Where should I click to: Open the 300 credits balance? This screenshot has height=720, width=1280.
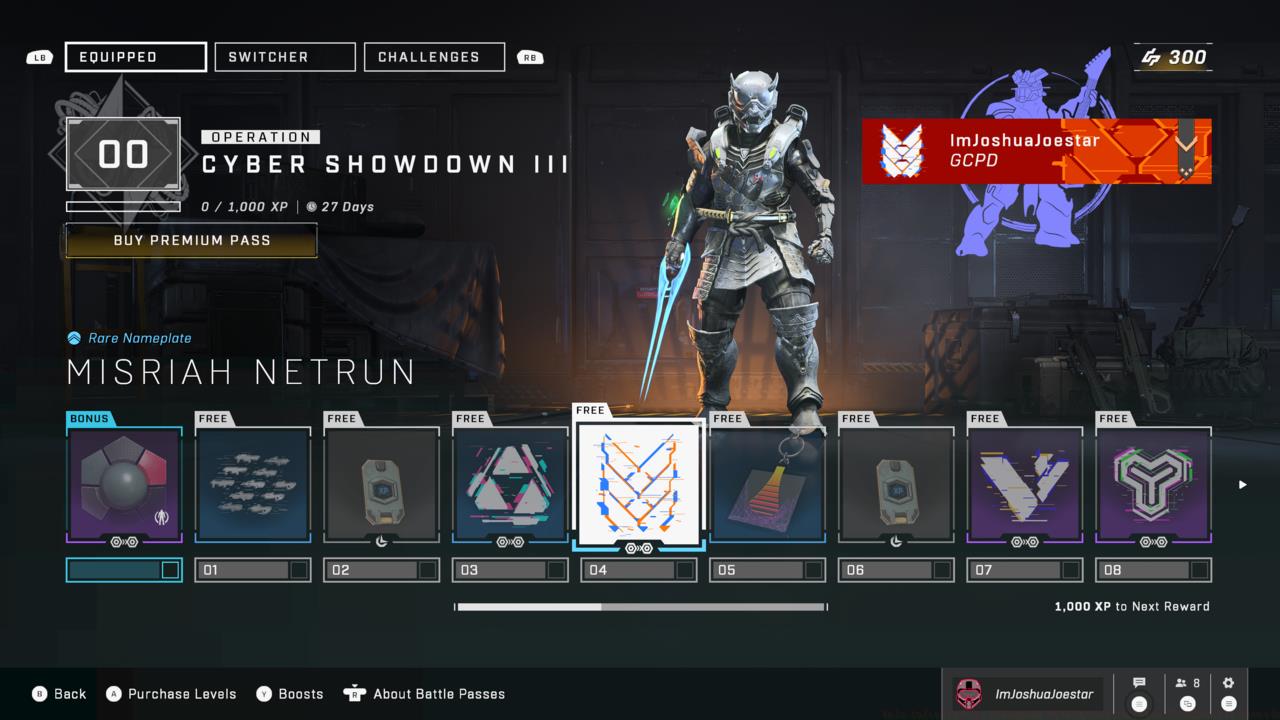1175,57
